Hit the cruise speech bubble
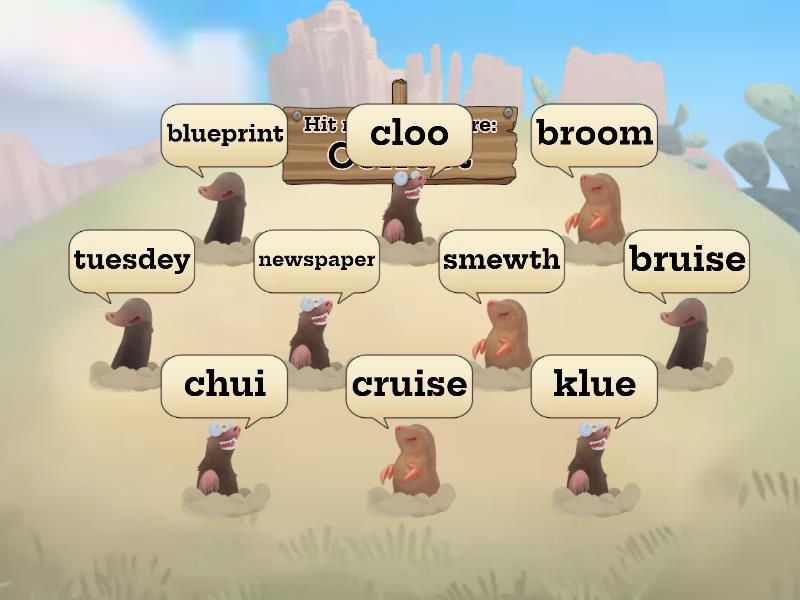Image resolution: width=800 pixels, height=600 pixels. (x=409, y=384)
